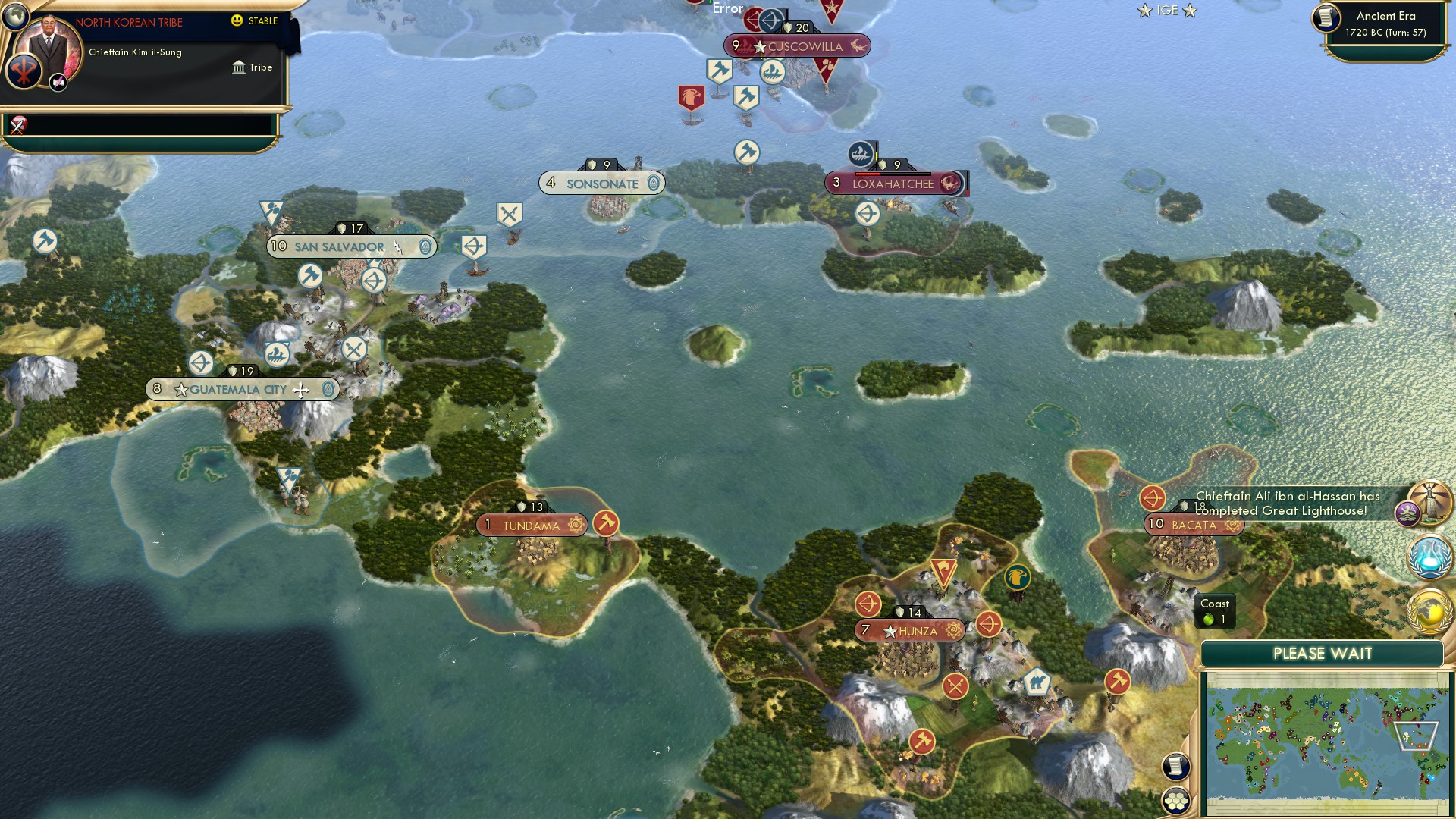Select the scroll icon beside the minimap

[x=1175, y=766]
